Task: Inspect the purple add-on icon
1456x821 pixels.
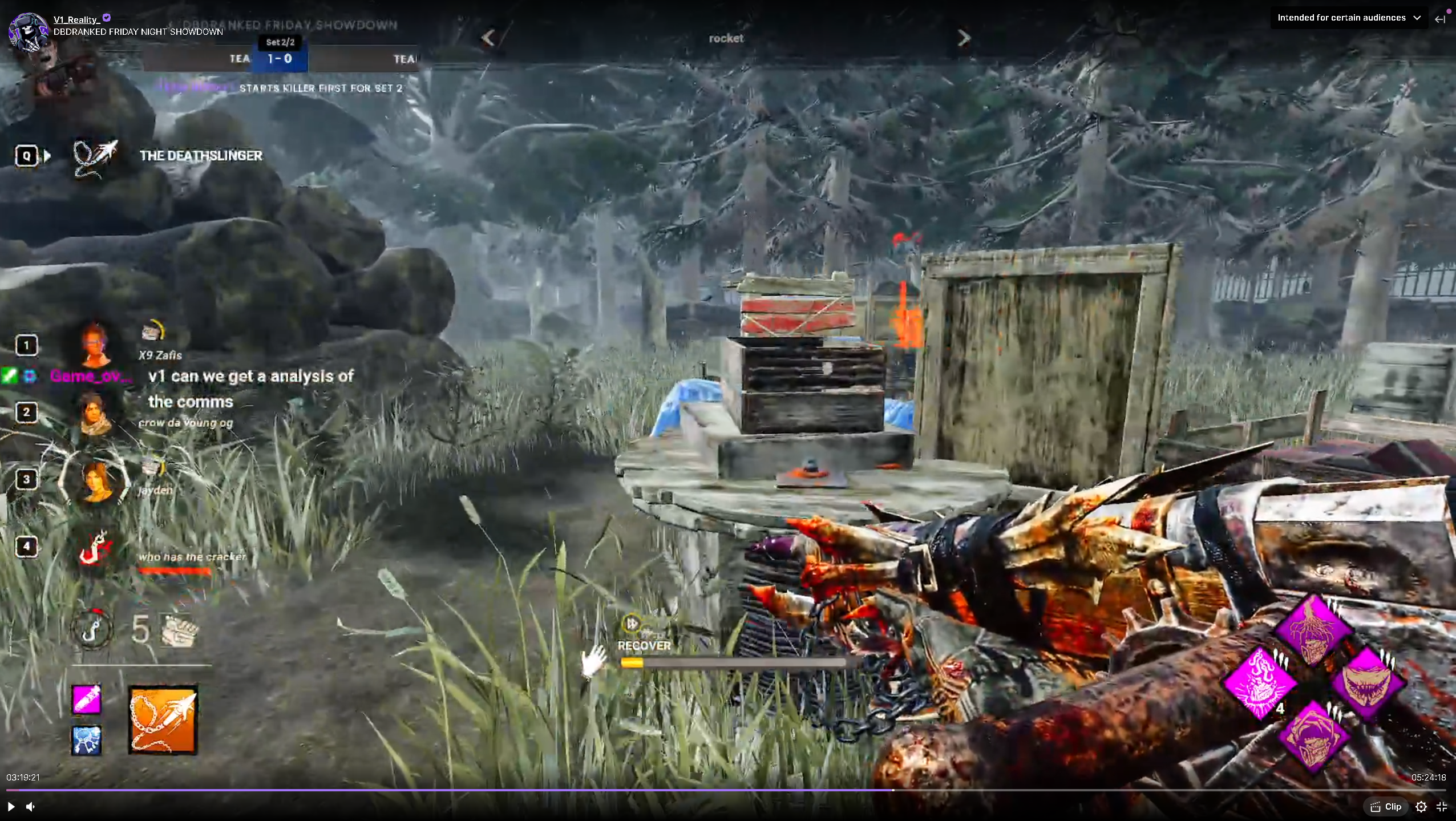Action: [x=87, y=699]
